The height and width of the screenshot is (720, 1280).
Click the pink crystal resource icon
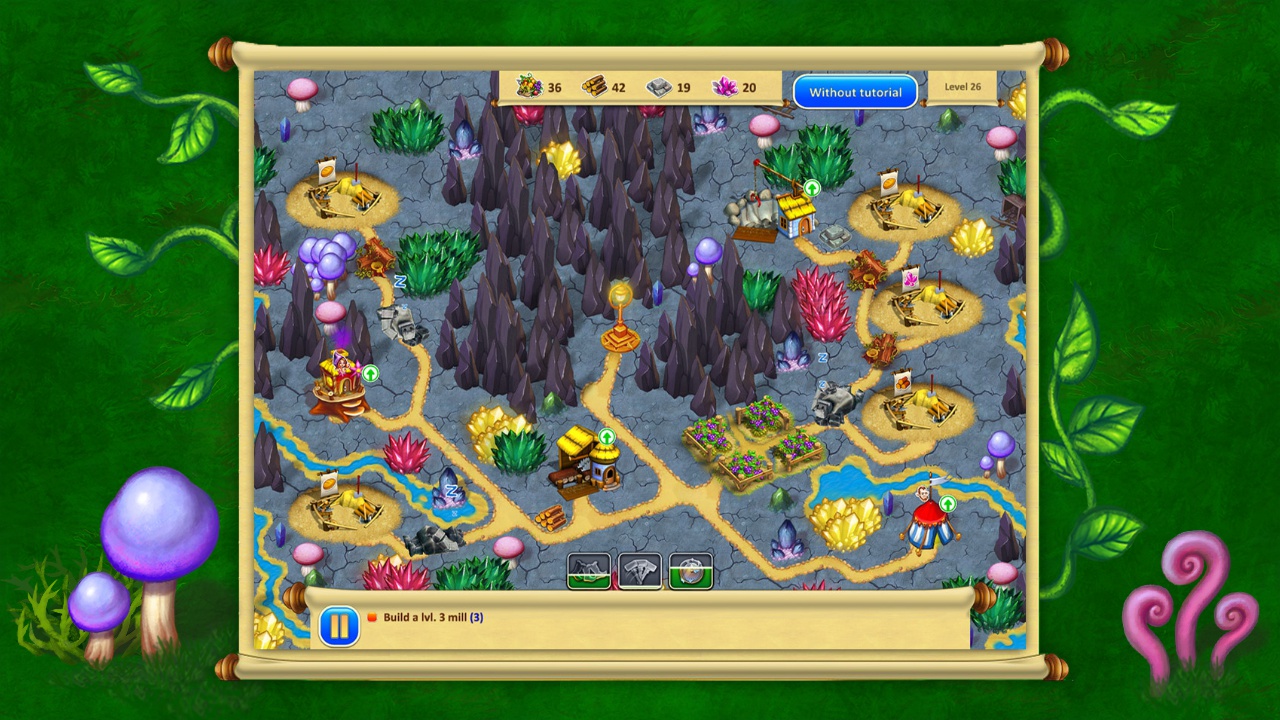point(724,87)
